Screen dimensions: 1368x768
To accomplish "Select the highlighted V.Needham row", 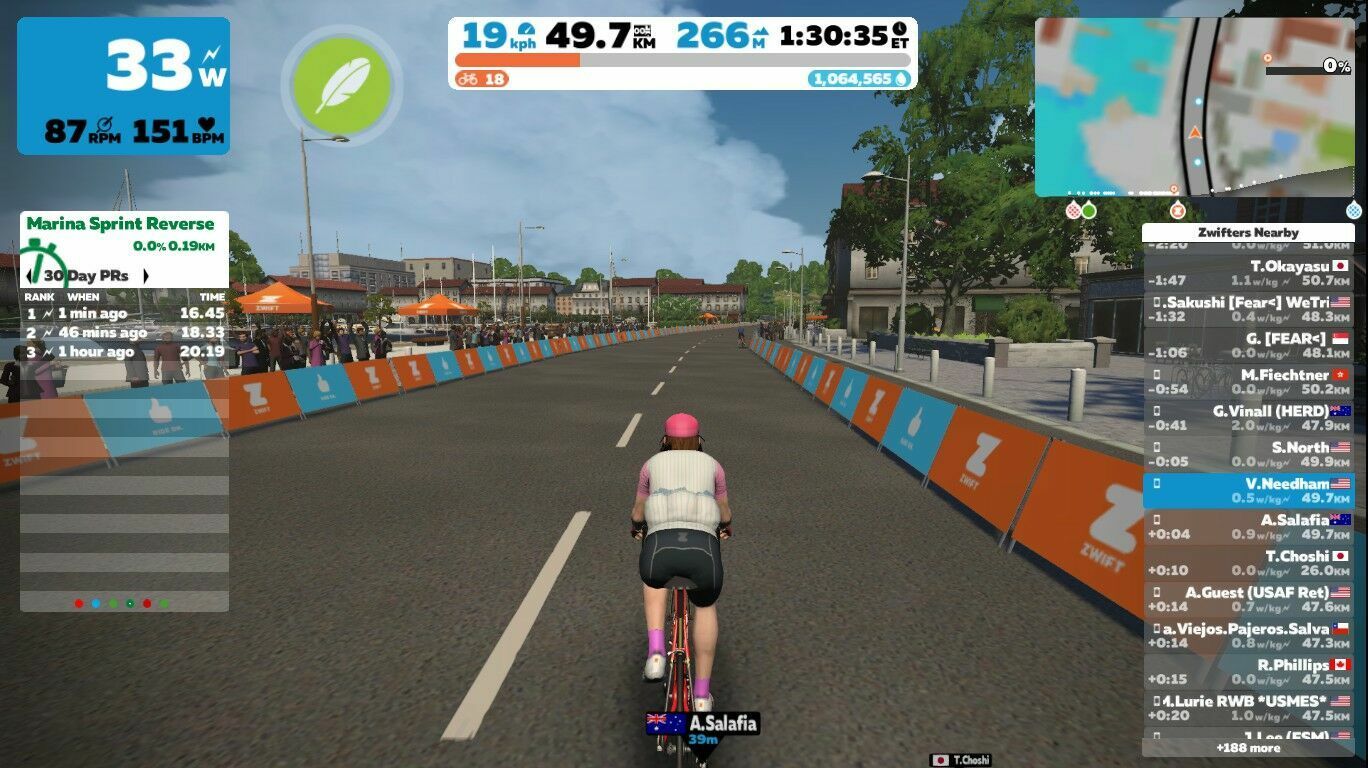I will [x=1247, y=490].
